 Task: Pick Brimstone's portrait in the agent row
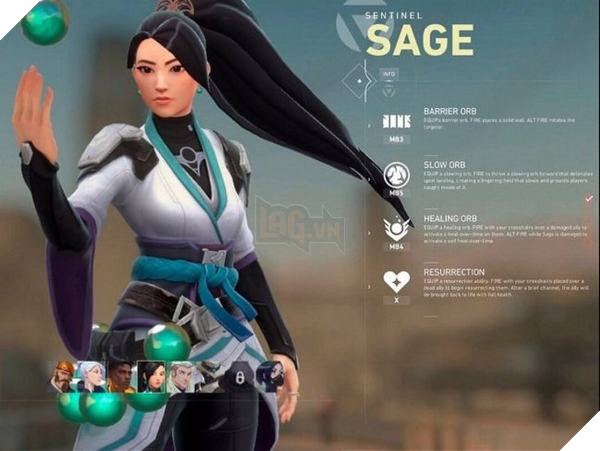[64, 376]
